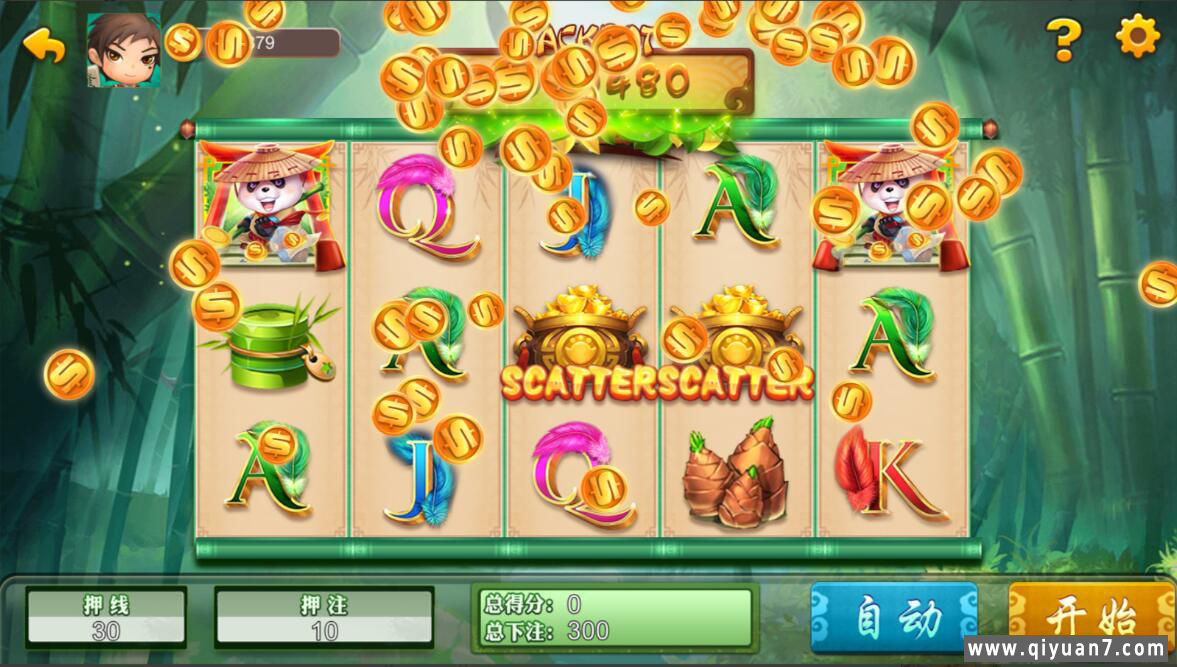Click the yellow back arrow
This screenshot has width=1177, height=667.
click(44, 45)
